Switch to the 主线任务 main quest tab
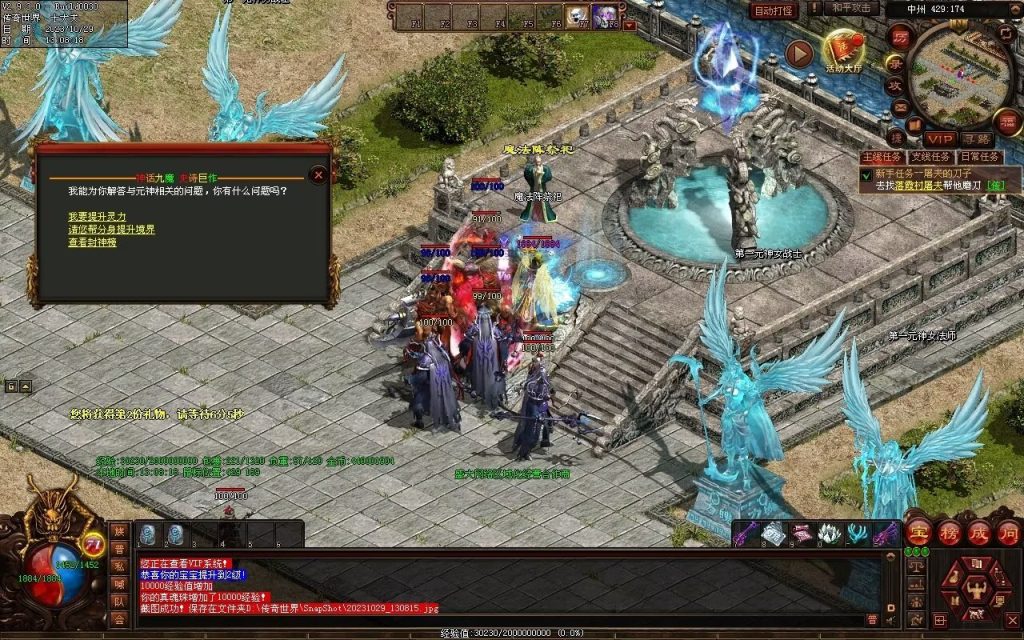 coord(882,157)
